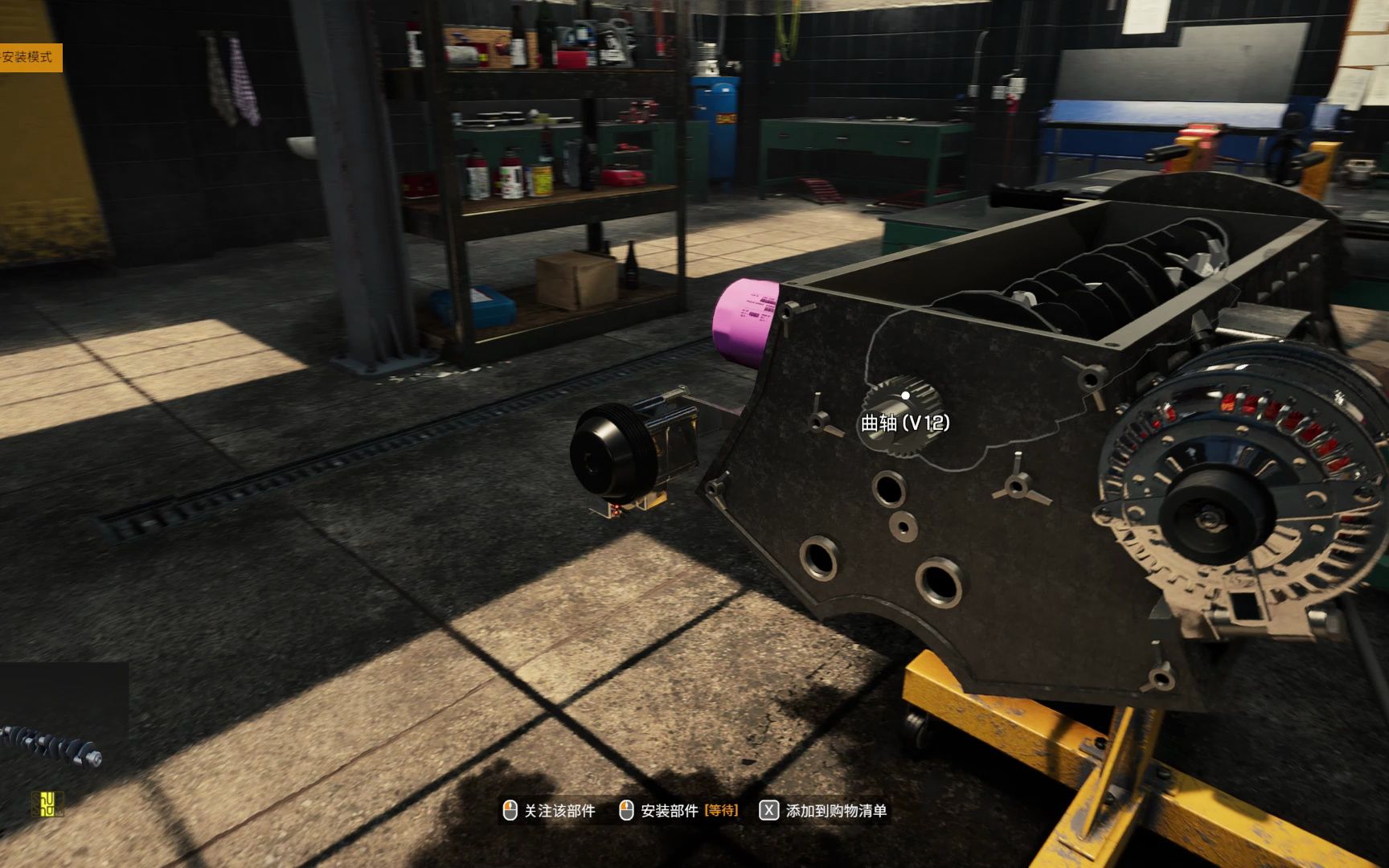Click the 安装模式 mode tag
The height and width of the screenshot is (868, 1389).
29,57
